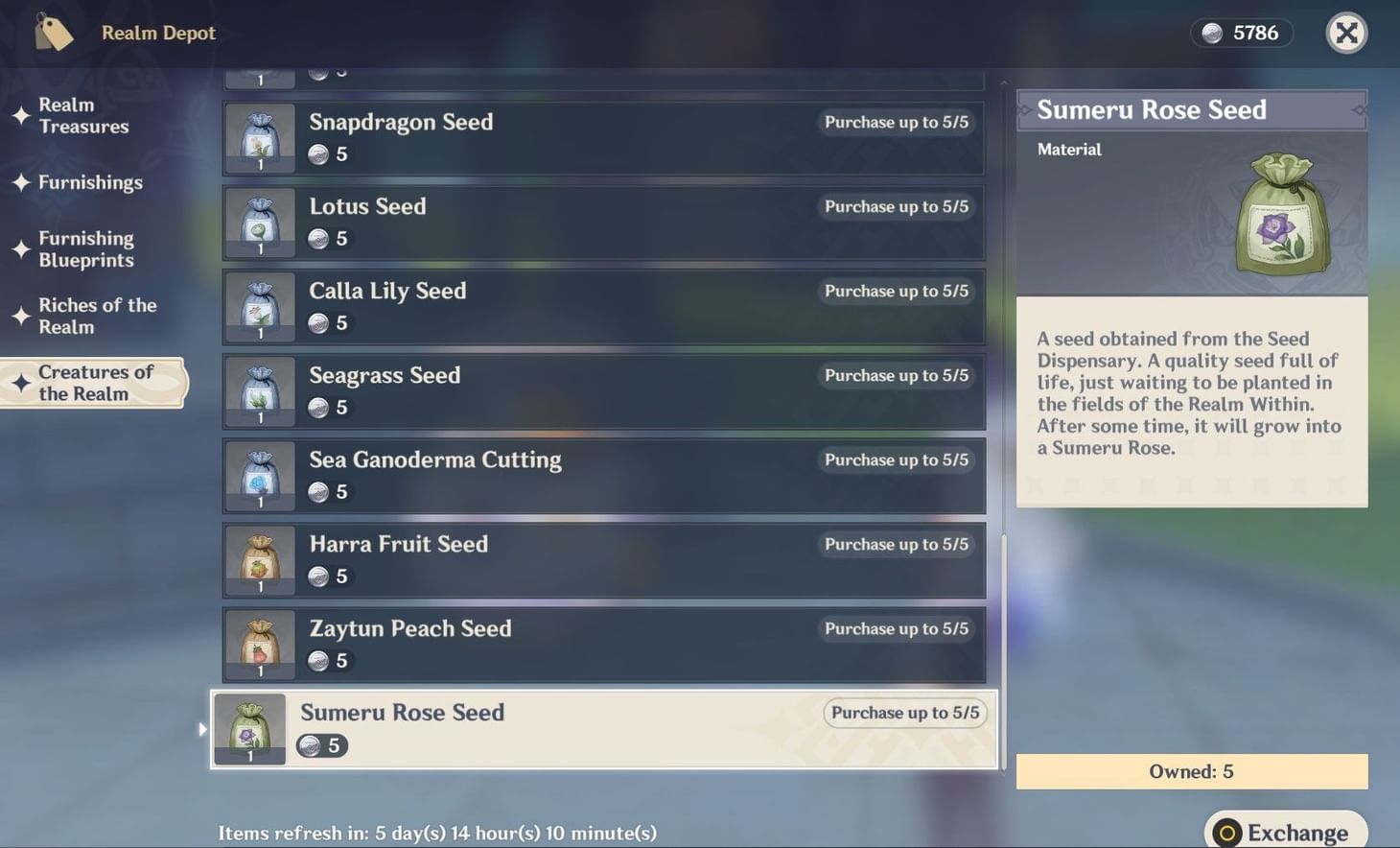The height and width of the screenshot is (848, 1400).
Task: Open the Realm Treasures section
Action: click(82, 115)
